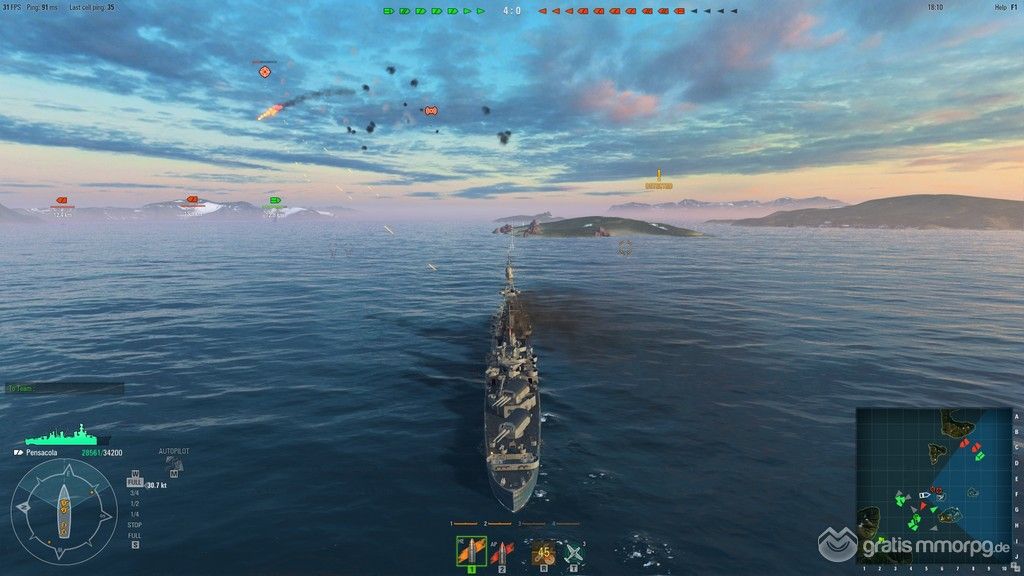The width and height of the screenshot is (1024, 576).
Task: Open the Help F1 link
Action: pyautogui.click(x=1005, y=7)
